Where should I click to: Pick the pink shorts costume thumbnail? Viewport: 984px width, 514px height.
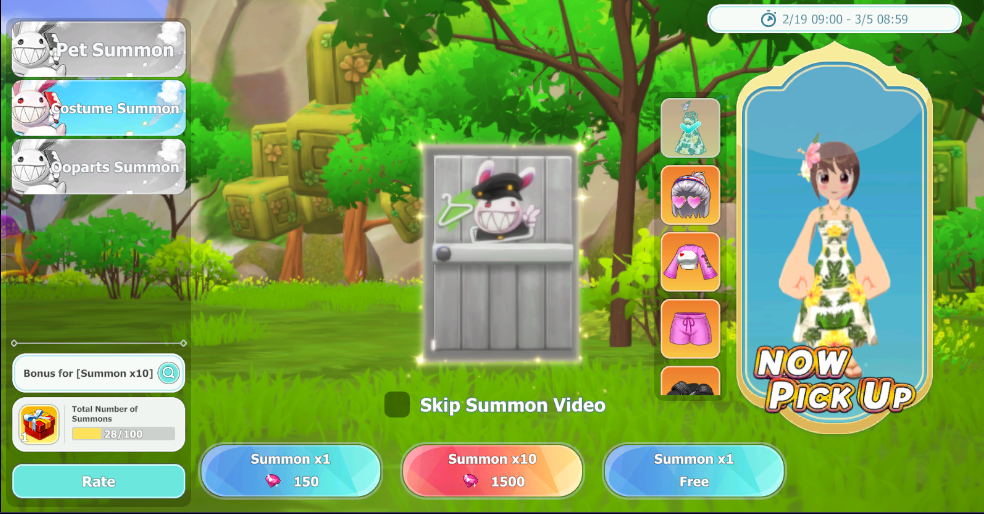click(x=690, y=328)
